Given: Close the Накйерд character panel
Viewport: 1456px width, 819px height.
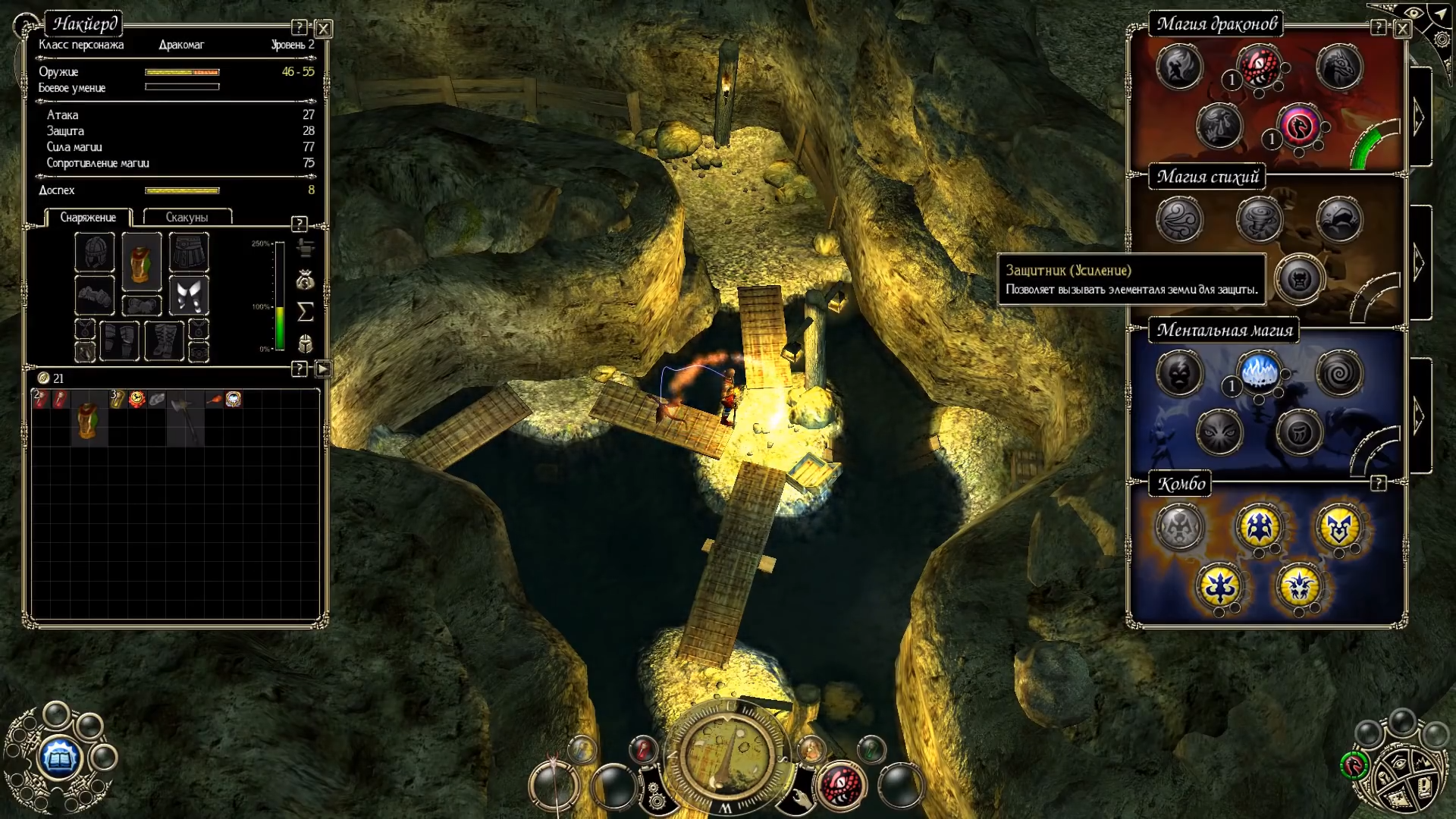Looking at the screenshot, I should click(x=324, y=29).
